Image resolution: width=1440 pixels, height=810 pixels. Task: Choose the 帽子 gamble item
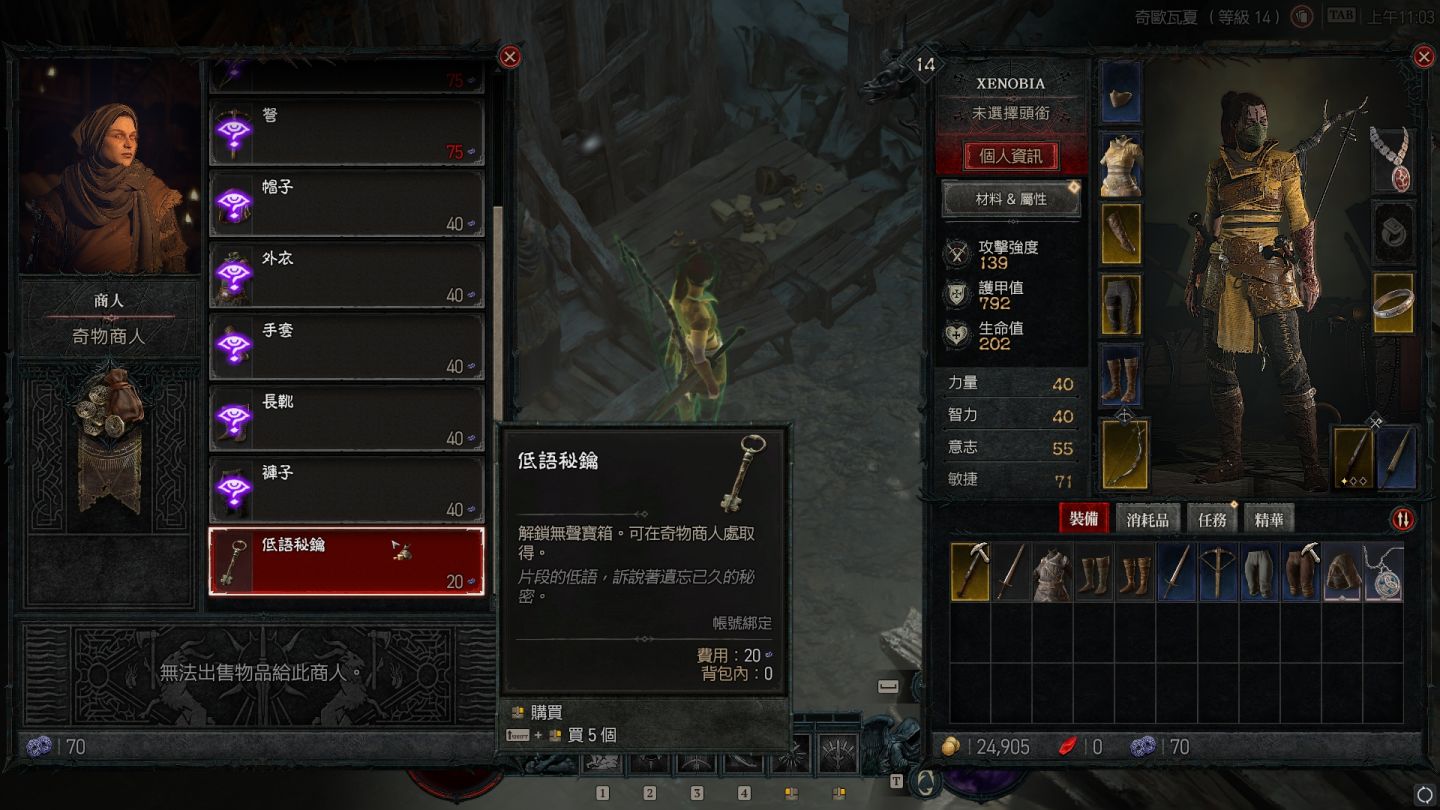pos(346,204)
